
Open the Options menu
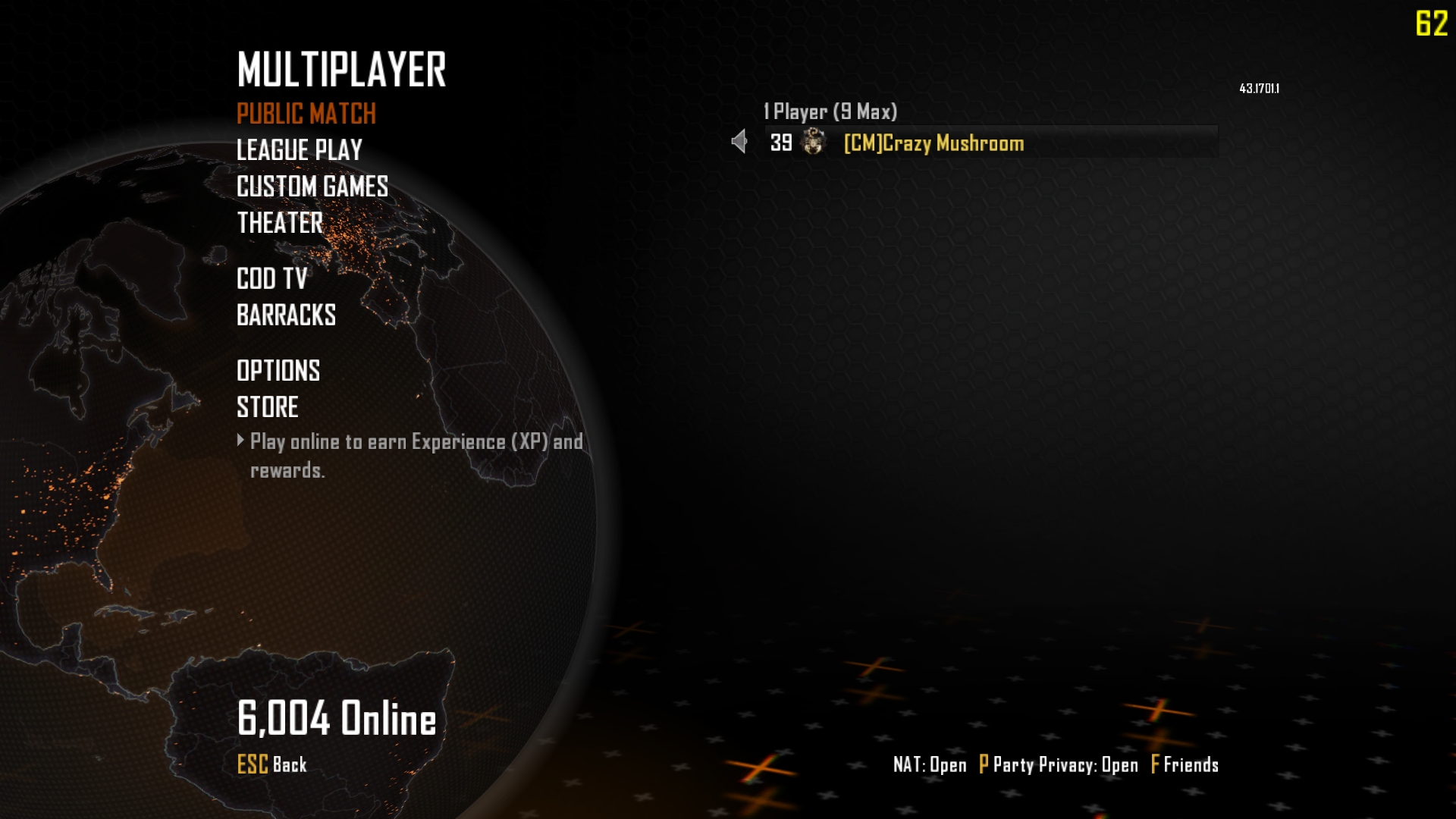tap(278, 371)
